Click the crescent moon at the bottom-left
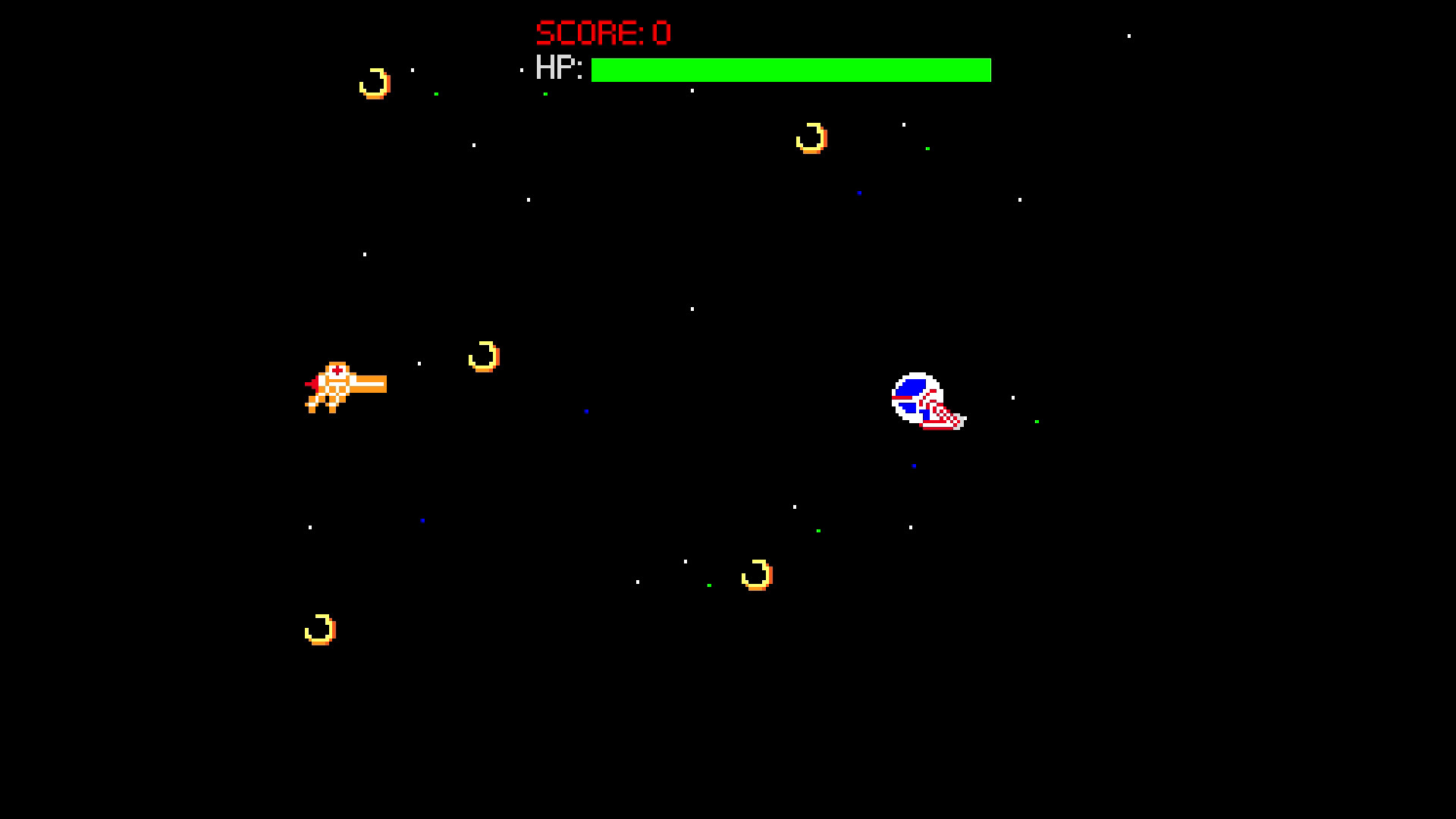 (x=321, y=629)
